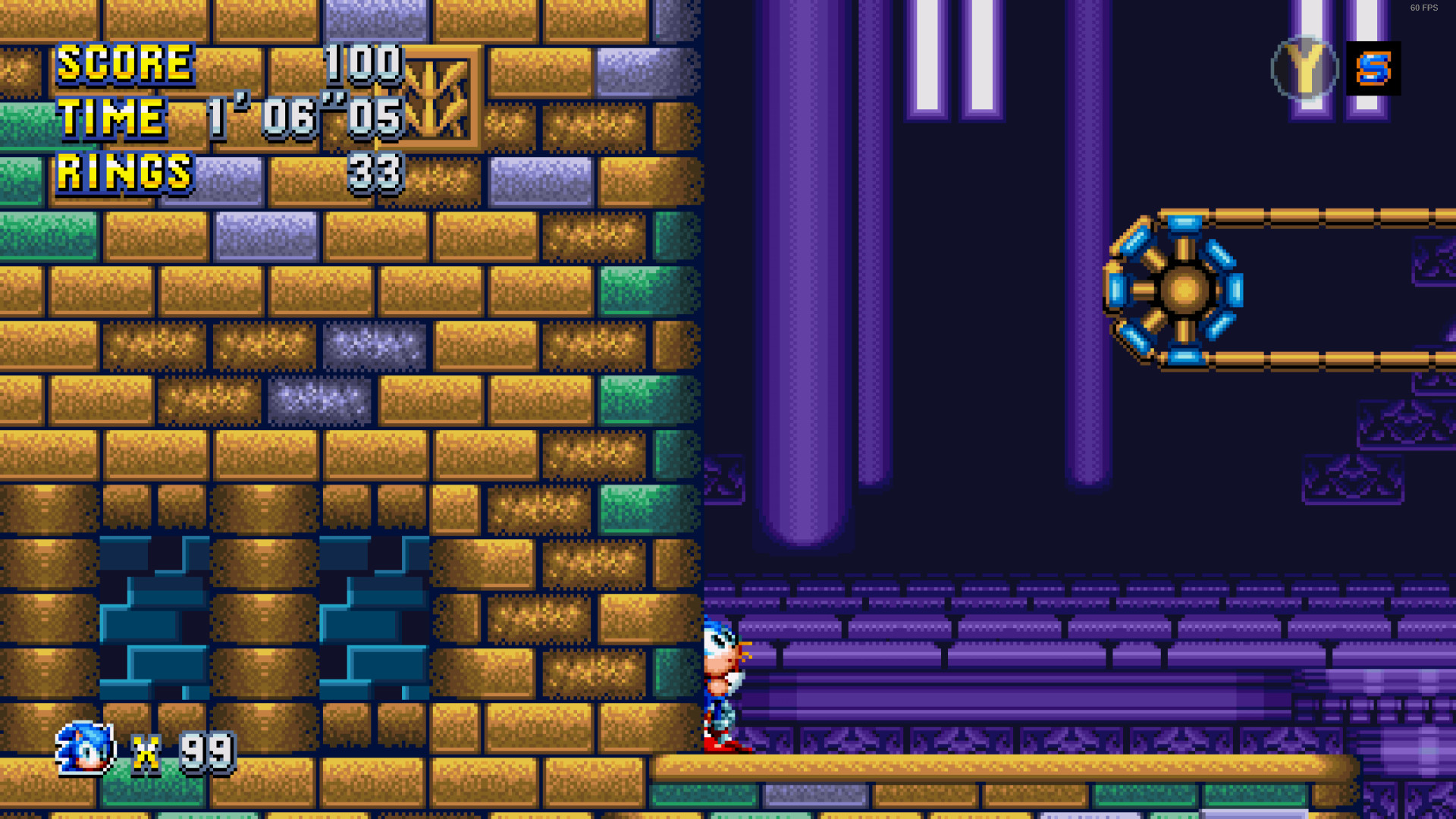Toggle the Y super ability indicator
Viewport: 1456px width, 819px height.
(x=1305, y=69)
